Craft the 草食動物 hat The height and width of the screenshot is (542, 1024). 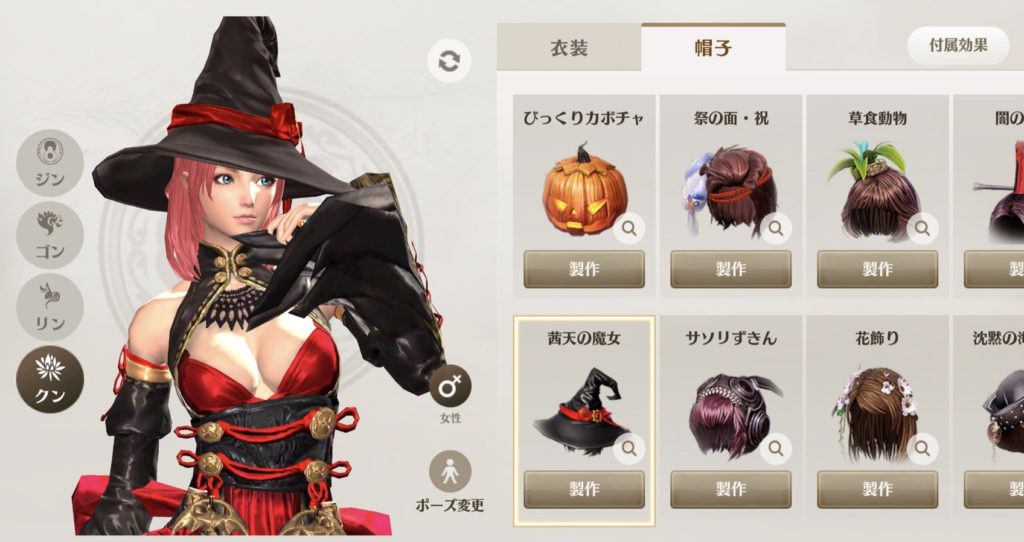coord(877,269)
